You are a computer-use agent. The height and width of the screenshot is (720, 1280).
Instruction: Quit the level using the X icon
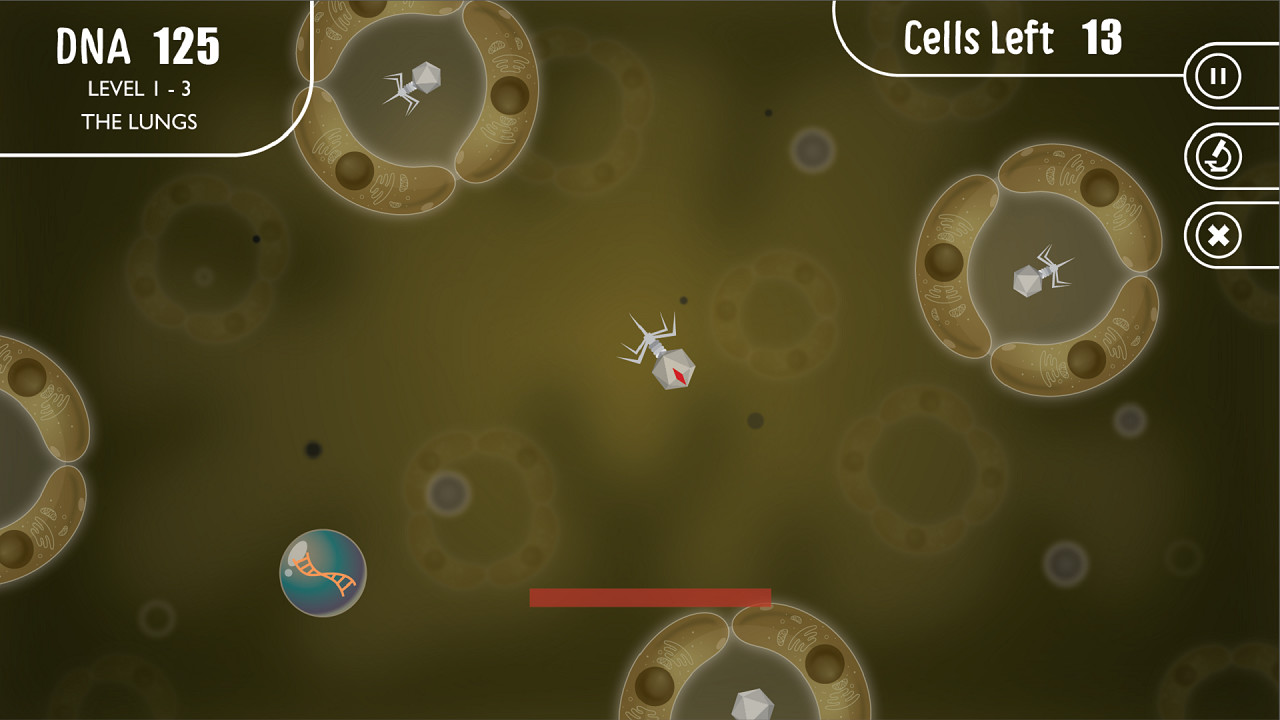[1218, 235]
